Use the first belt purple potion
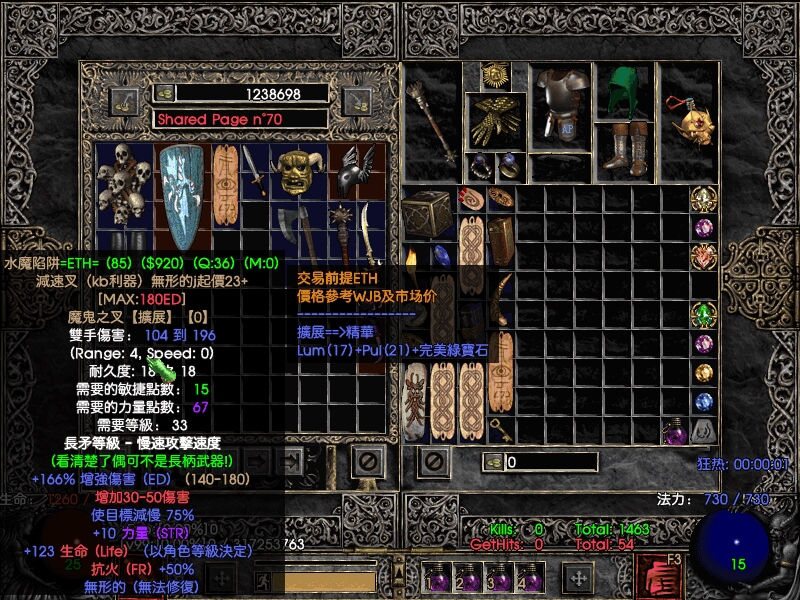Screen dimensions: 800x600 438,577
